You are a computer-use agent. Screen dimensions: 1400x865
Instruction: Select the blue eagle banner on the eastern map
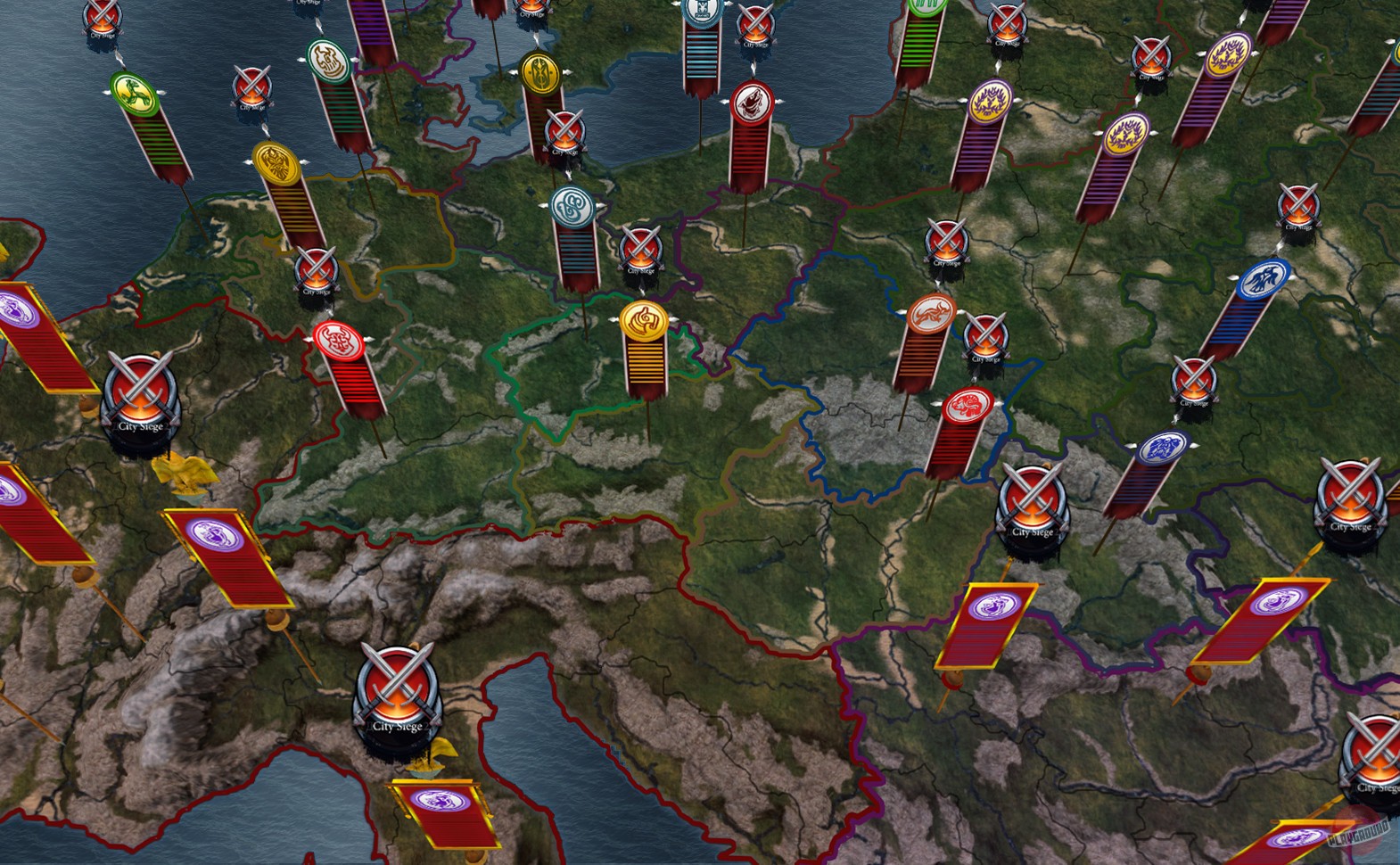pos(1264,278)
